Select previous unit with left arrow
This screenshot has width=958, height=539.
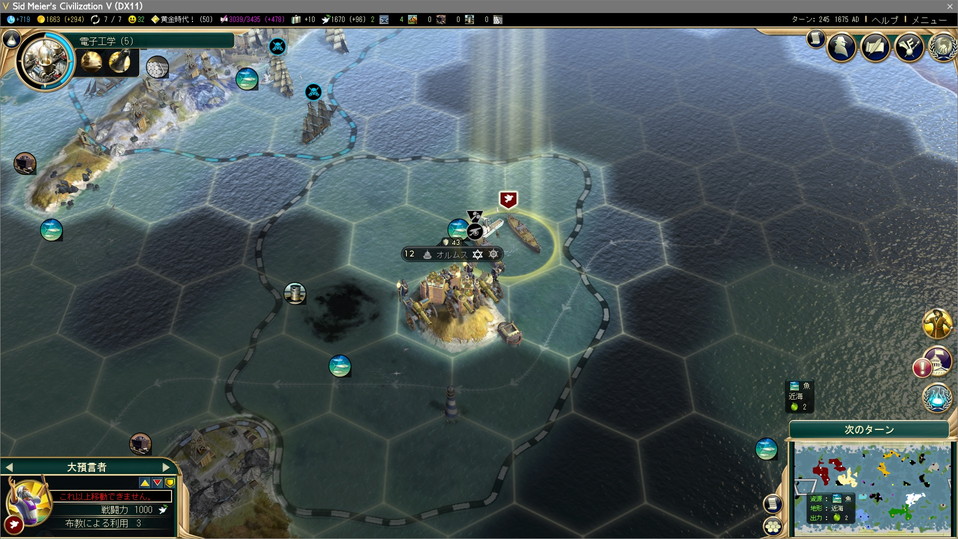coord(8,467)
